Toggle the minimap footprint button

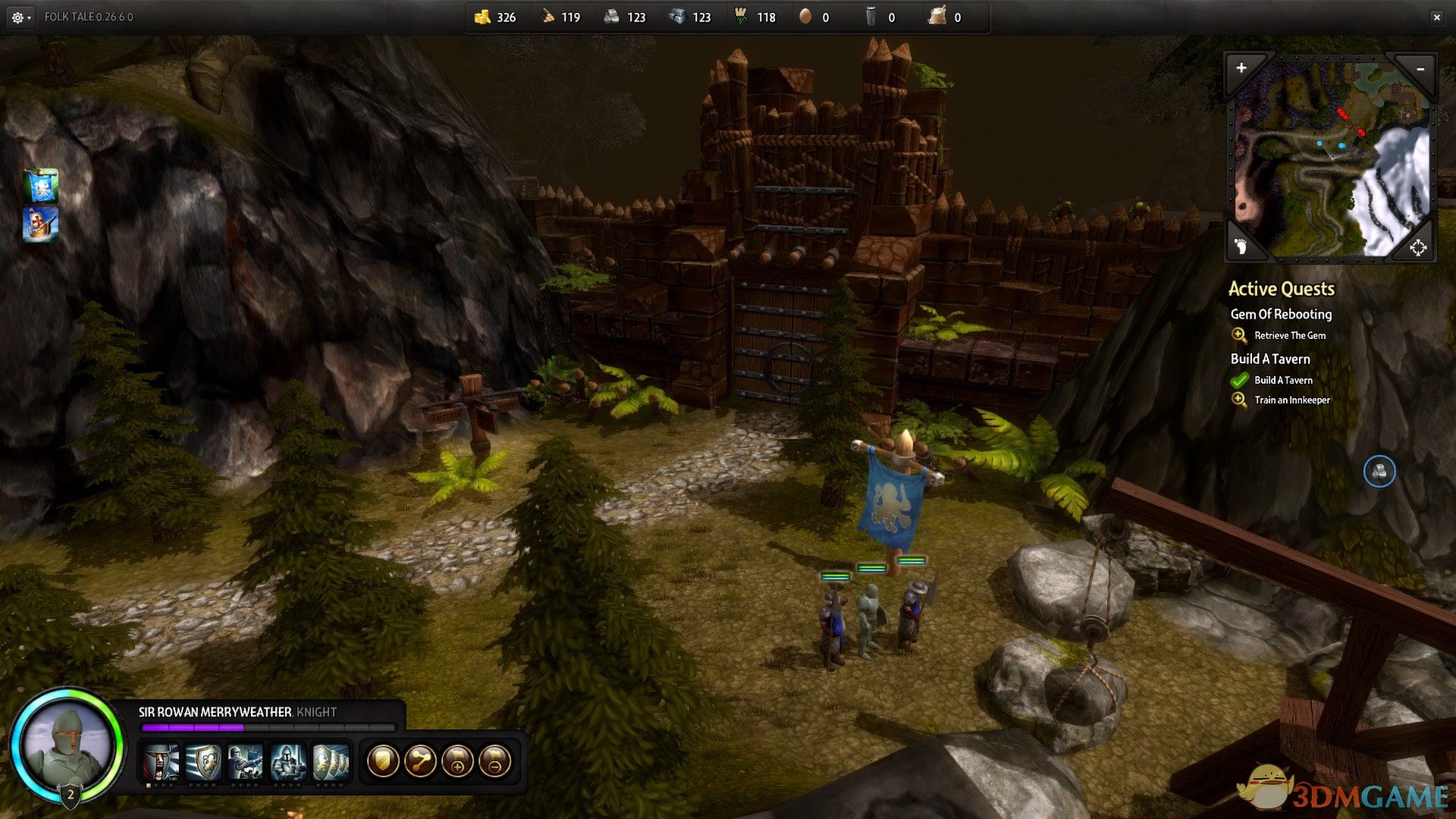click(x=1241, y=246)
